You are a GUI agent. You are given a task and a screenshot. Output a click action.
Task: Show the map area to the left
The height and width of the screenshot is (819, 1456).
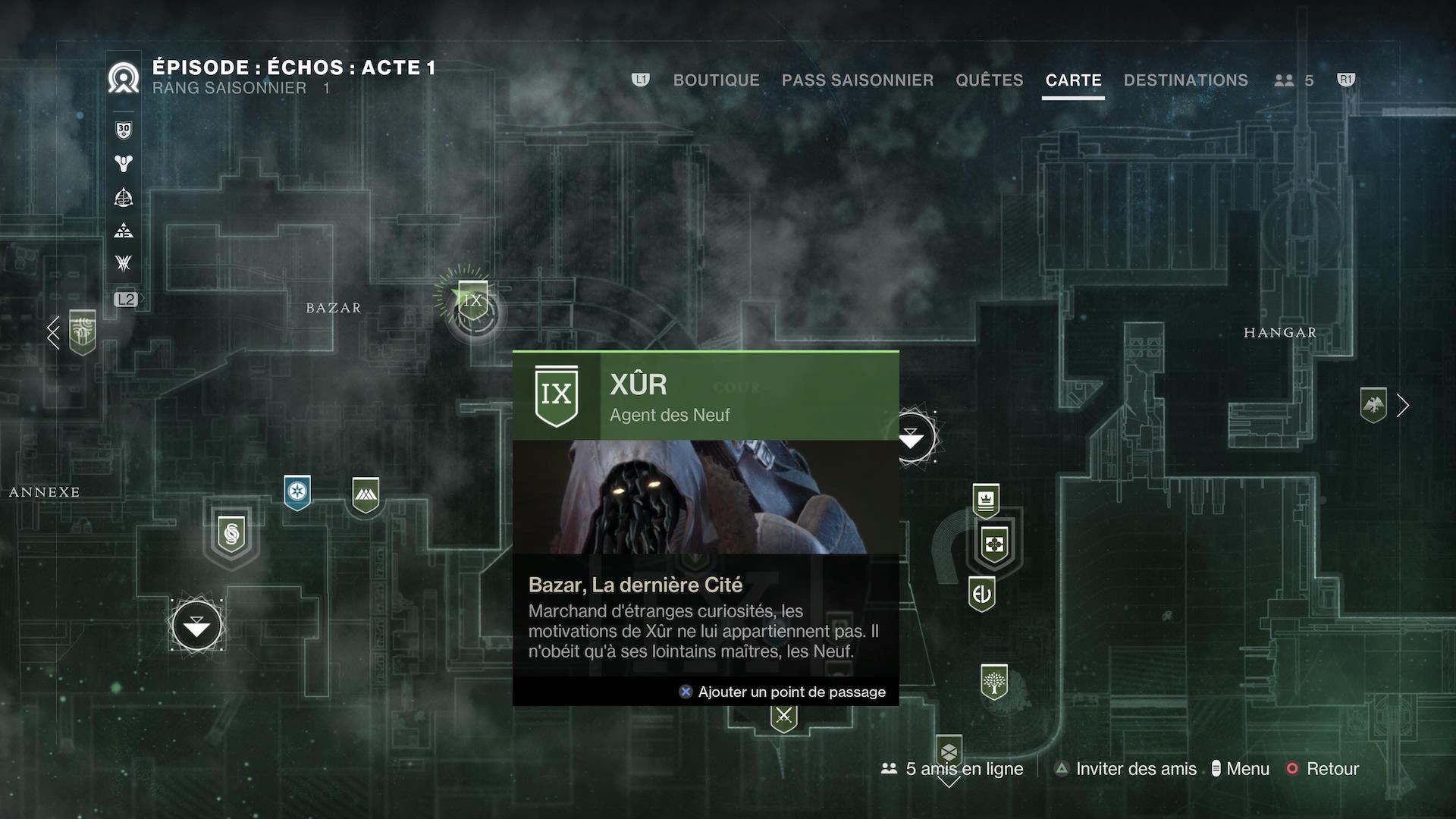pos(53,332)
